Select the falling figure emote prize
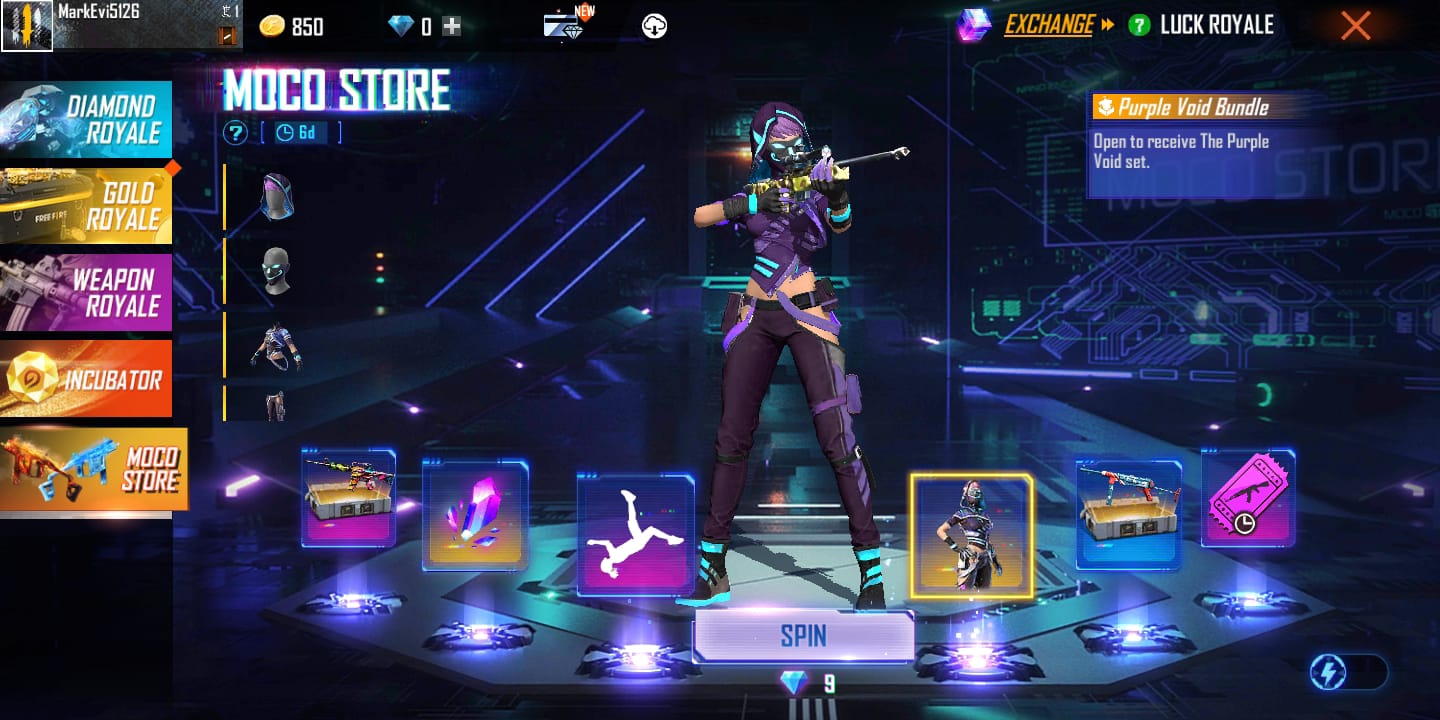 636,535
